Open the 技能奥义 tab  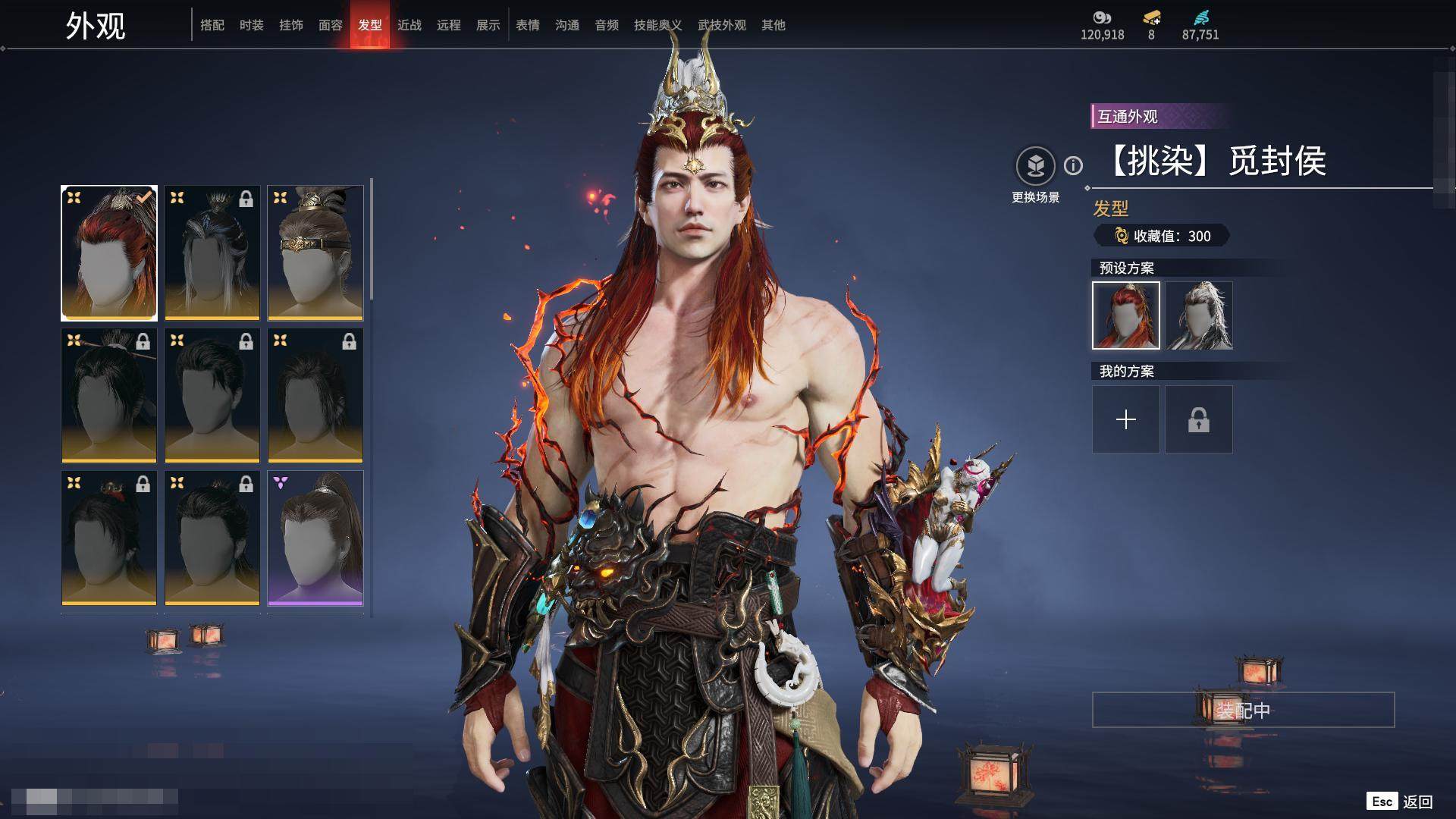coord(657,25)
